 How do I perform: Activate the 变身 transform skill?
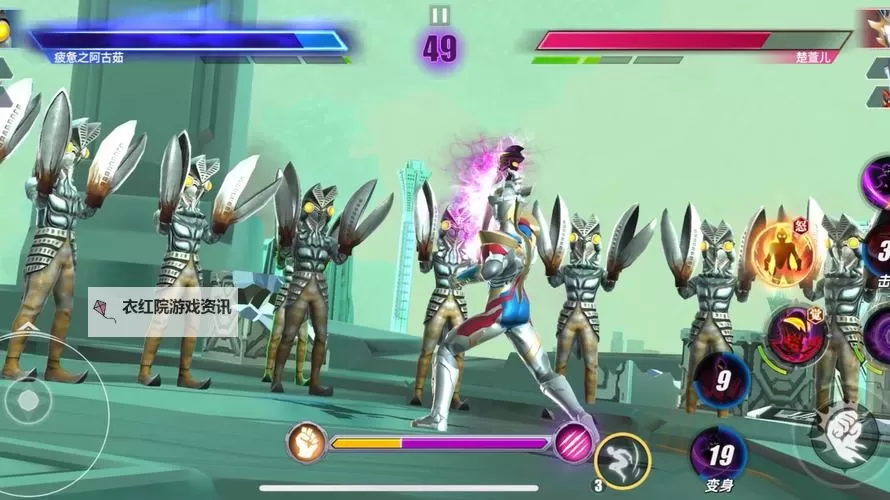718,453
